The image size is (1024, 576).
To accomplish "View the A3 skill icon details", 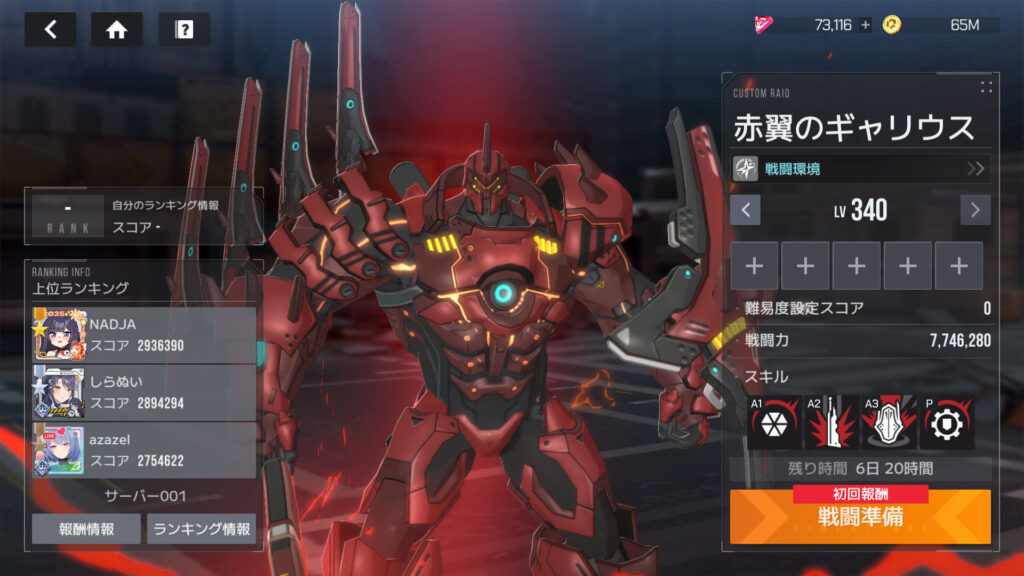I will click(889, 423).
